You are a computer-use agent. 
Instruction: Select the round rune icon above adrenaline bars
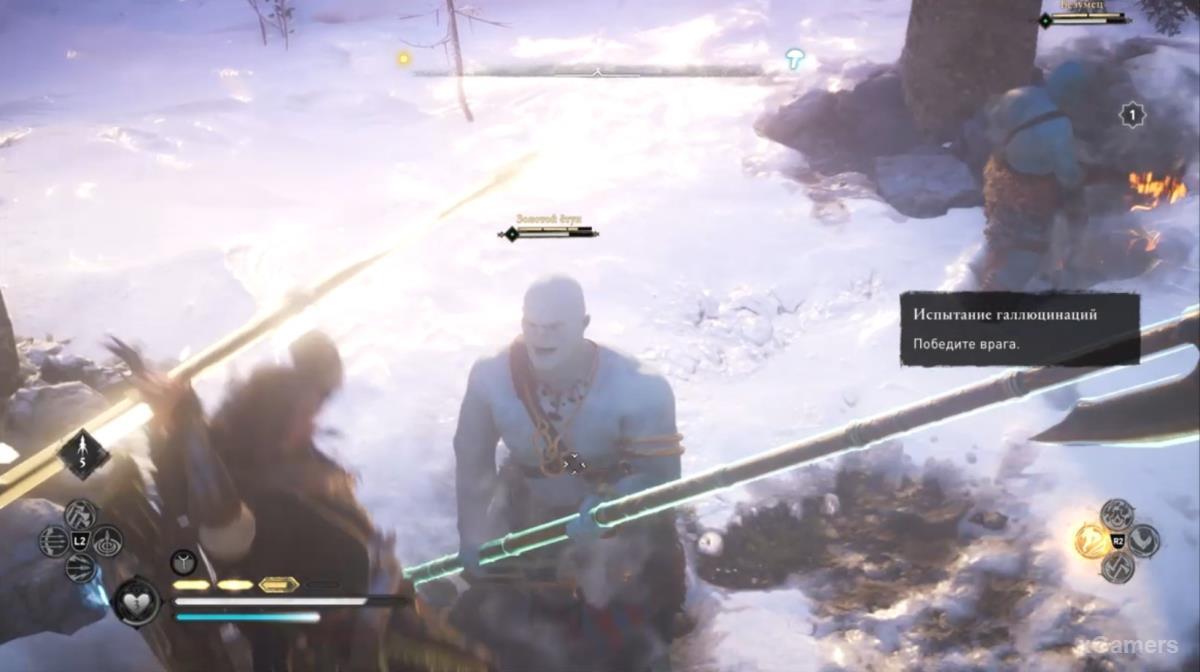click(183, 562)
